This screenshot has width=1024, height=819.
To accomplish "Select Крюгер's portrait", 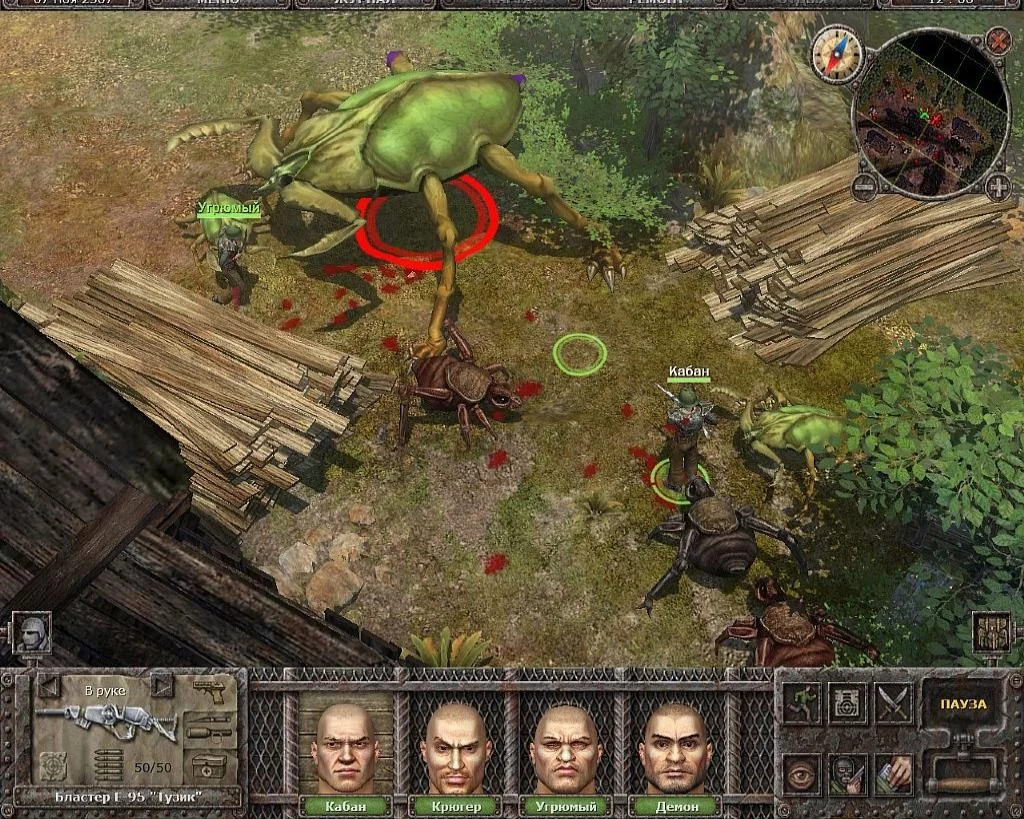I will pyautogui.click(x=456, y=748).
